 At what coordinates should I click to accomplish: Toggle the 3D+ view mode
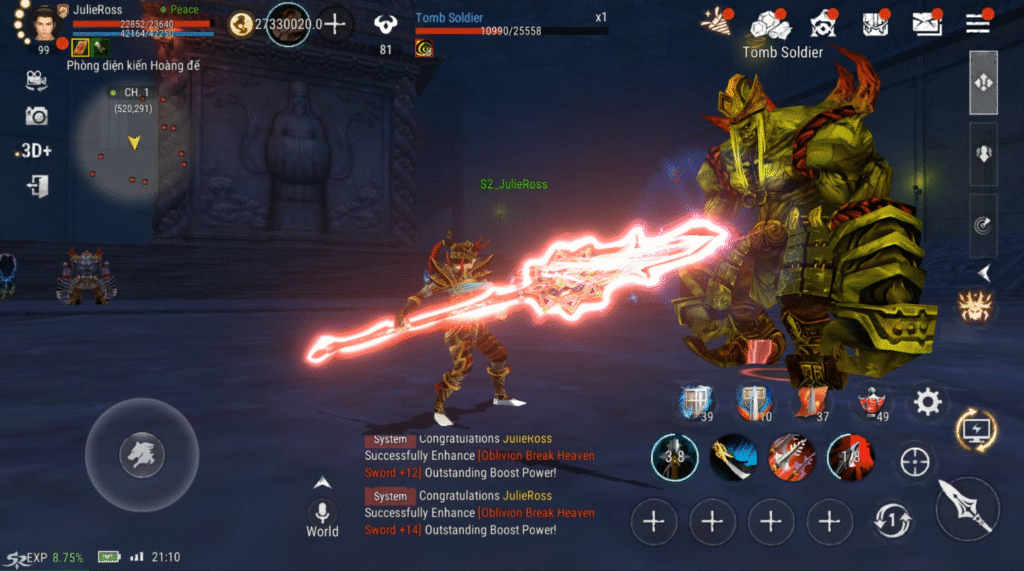[x=35, y=151]
